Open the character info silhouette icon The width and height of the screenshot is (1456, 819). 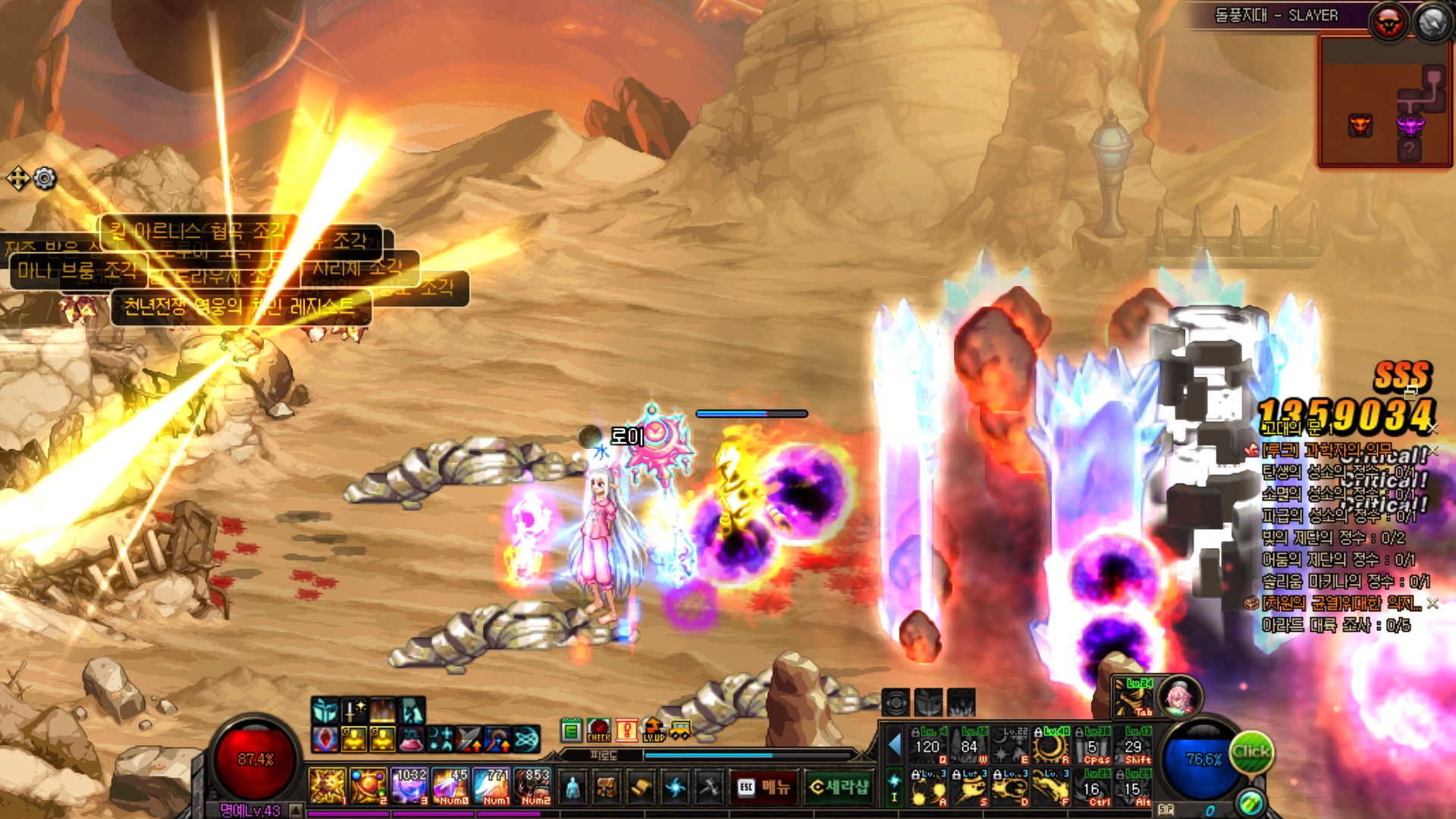573,788
